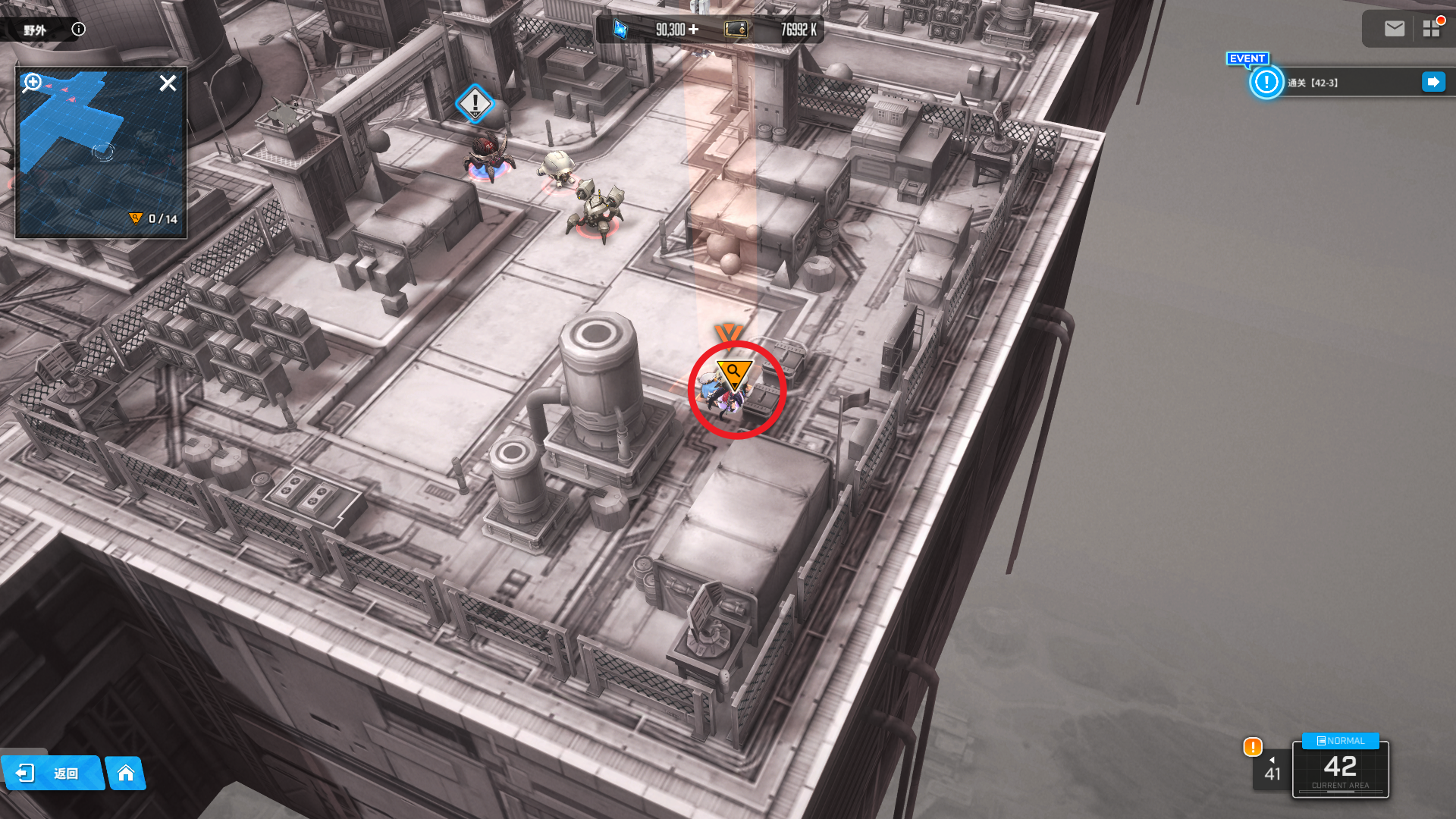Open the info icon beside 野外
This screenshot has width=1456, height=819.
[x=79, y=29]
